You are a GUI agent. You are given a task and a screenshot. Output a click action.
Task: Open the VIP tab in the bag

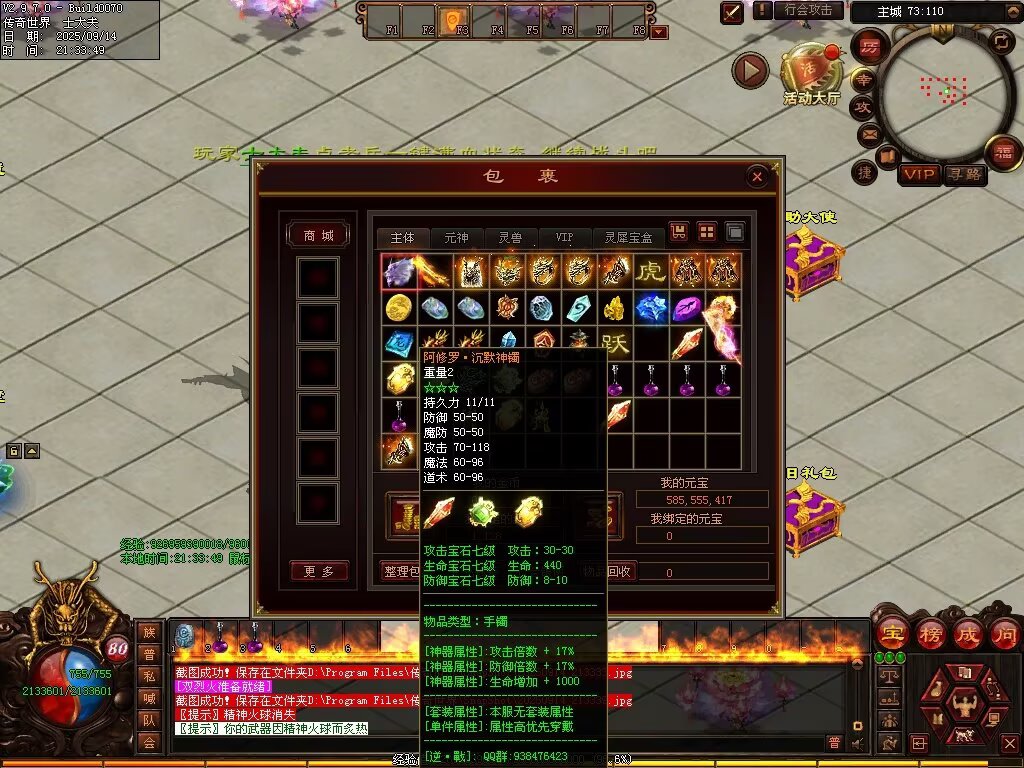565,238
